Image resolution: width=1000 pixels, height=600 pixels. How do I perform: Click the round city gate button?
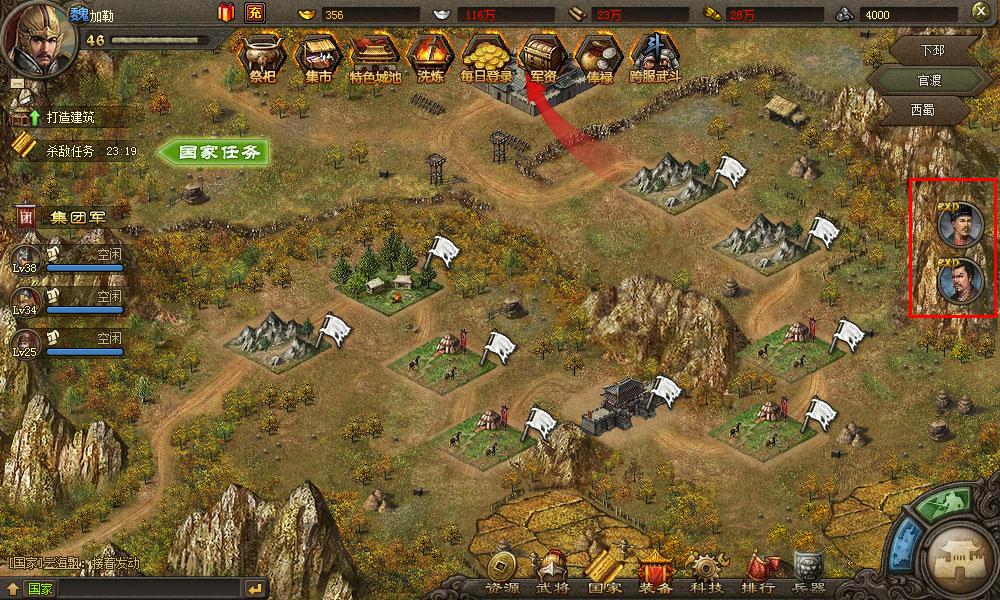tap(958, 559)
